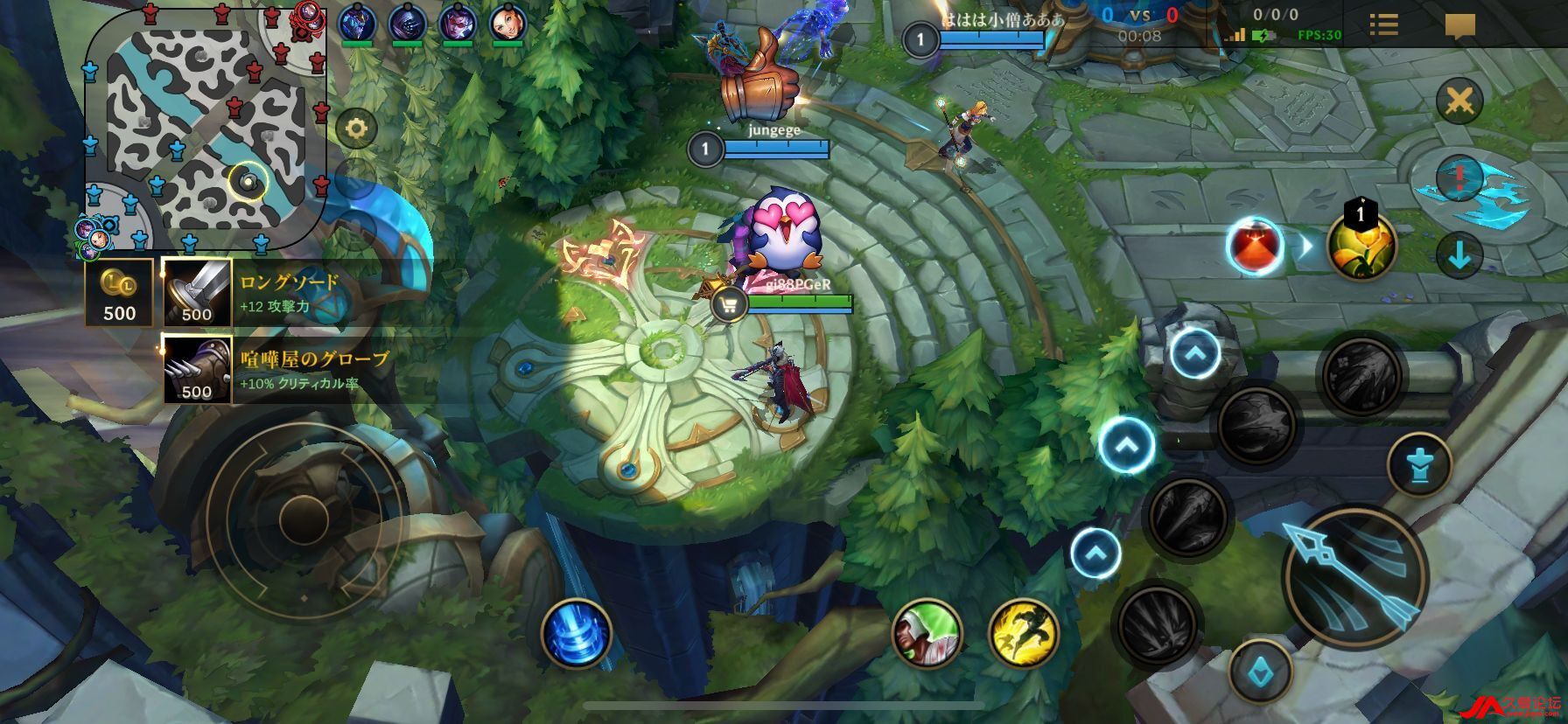Viewport: 1568px width, 724px height.
Task: Open the gear settings button
Action: tap(355, 130)
